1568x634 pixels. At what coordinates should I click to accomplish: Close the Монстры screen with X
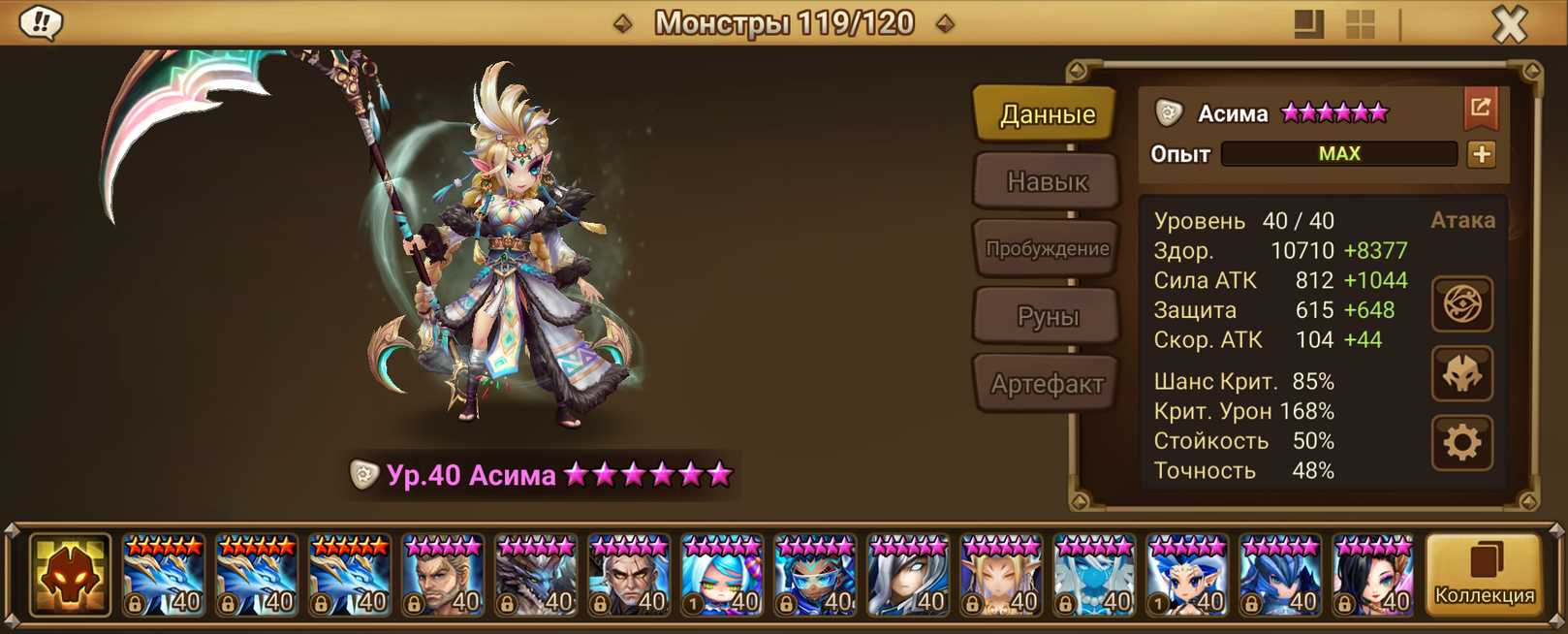coord(1509,24)
